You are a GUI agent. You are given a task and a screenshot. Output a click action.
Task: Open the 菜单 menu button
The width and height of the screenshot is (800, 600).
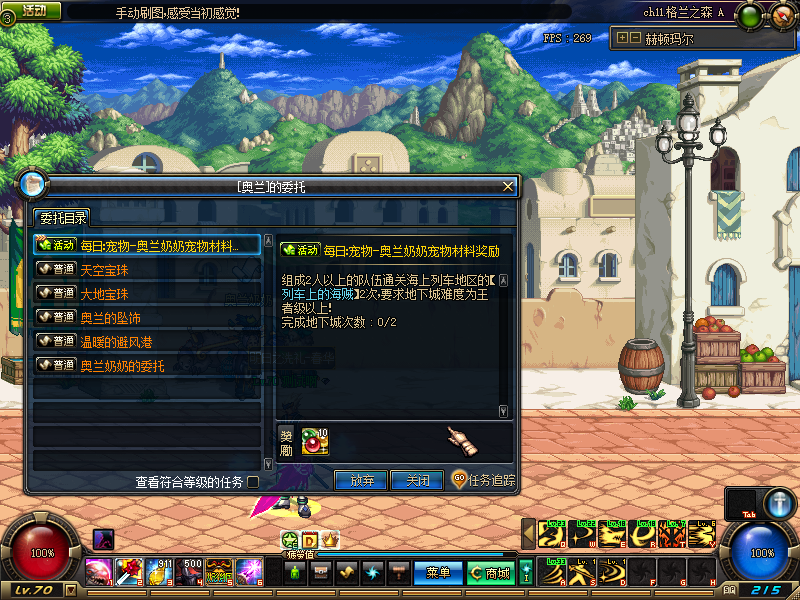click(438, 573)
